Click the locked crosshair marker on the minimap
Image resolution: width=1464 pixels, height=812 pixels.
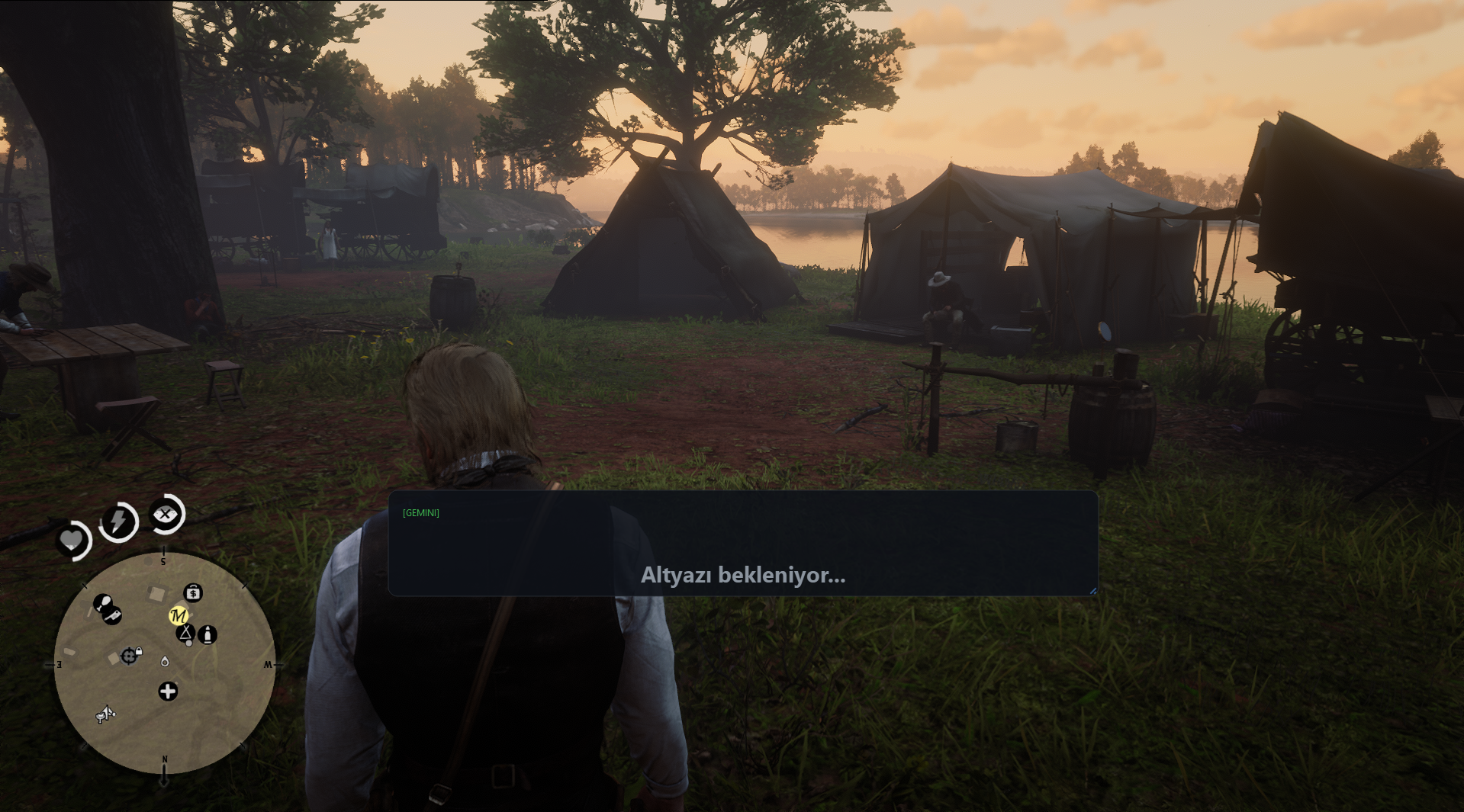click(x=130, y=656)
